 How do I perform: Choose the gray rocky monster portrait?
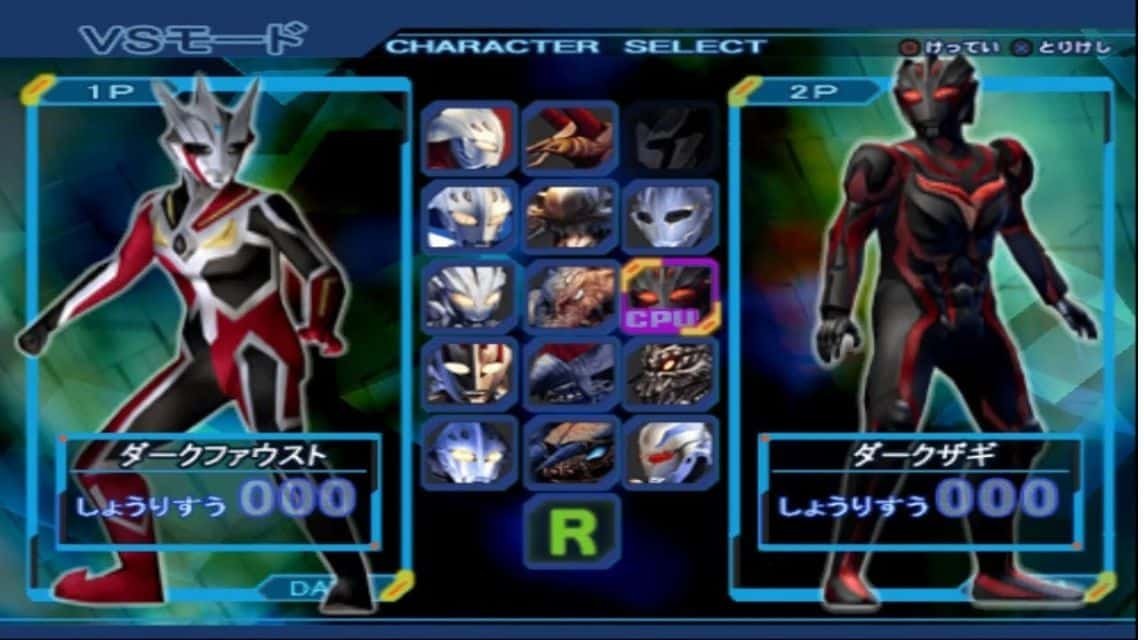click(x=571, y=296)
